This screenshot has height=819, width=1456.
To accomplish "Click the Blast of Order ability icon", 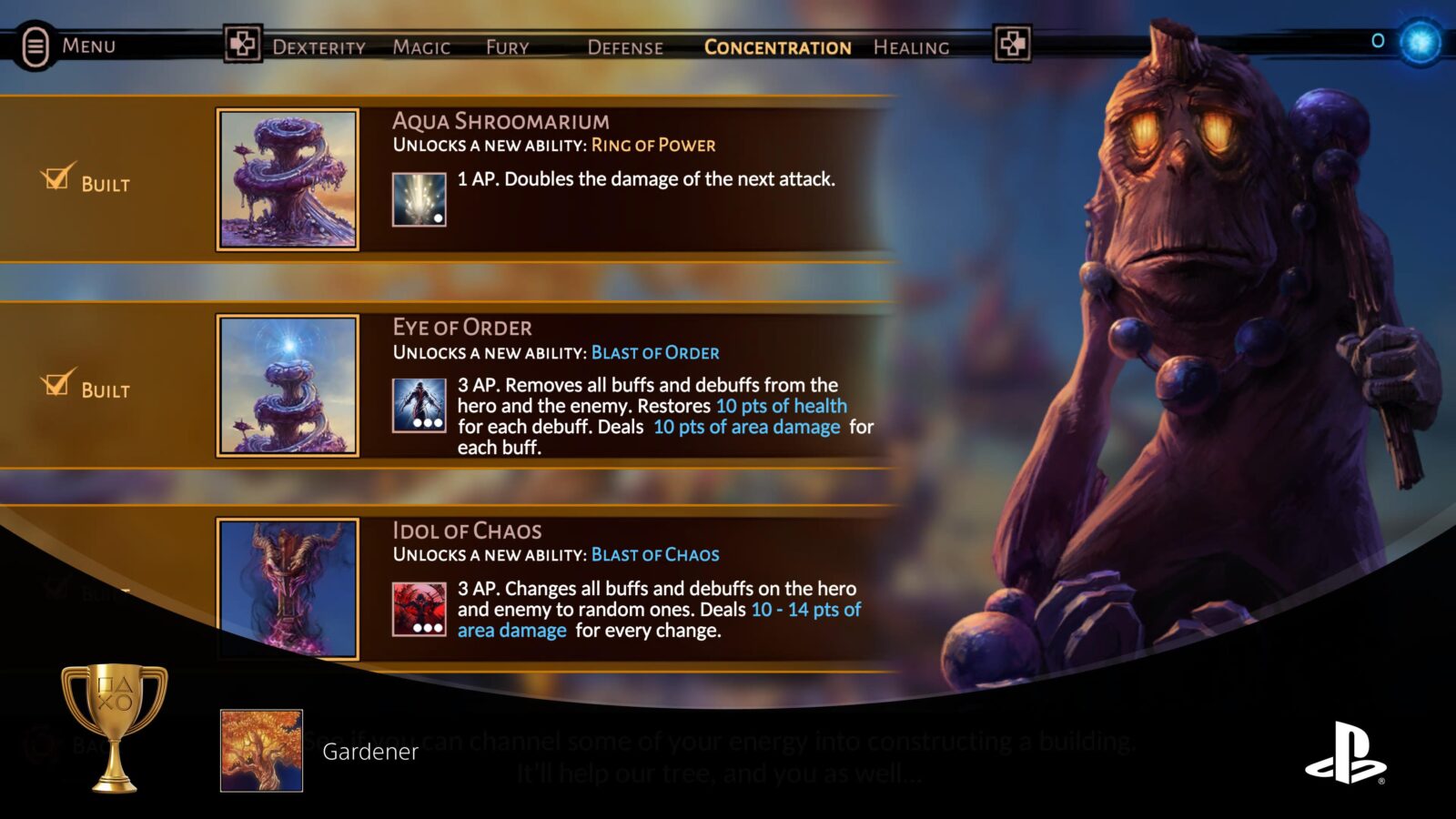I will (x=419, y=405).
